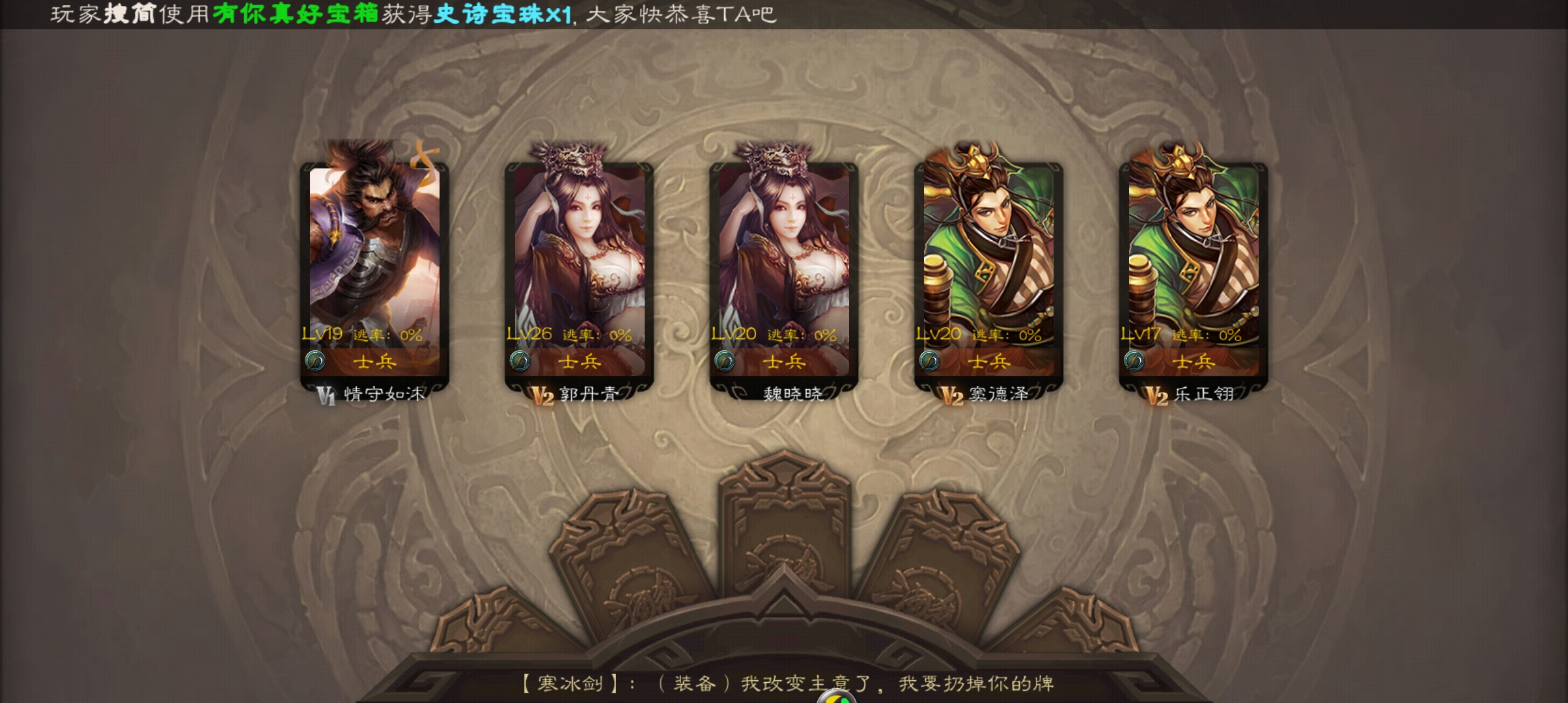The width and height of the screenshot is (1568, 703).
Task: Click the weapon badge on 乐正翎's card
Action: click(x=1136, y=362)
